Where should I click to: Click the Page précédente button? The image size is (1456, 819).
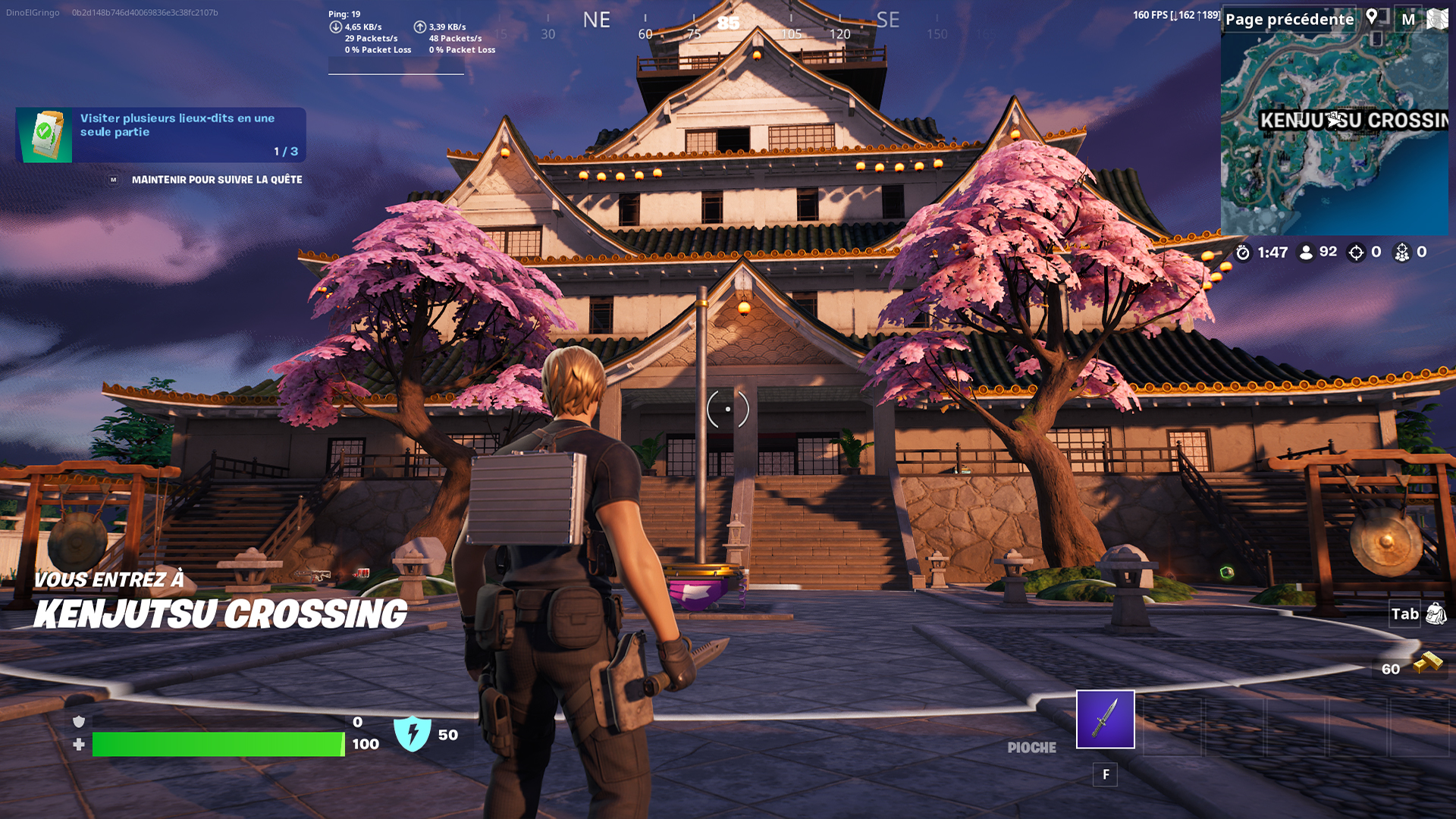(x=1289, y=19)
